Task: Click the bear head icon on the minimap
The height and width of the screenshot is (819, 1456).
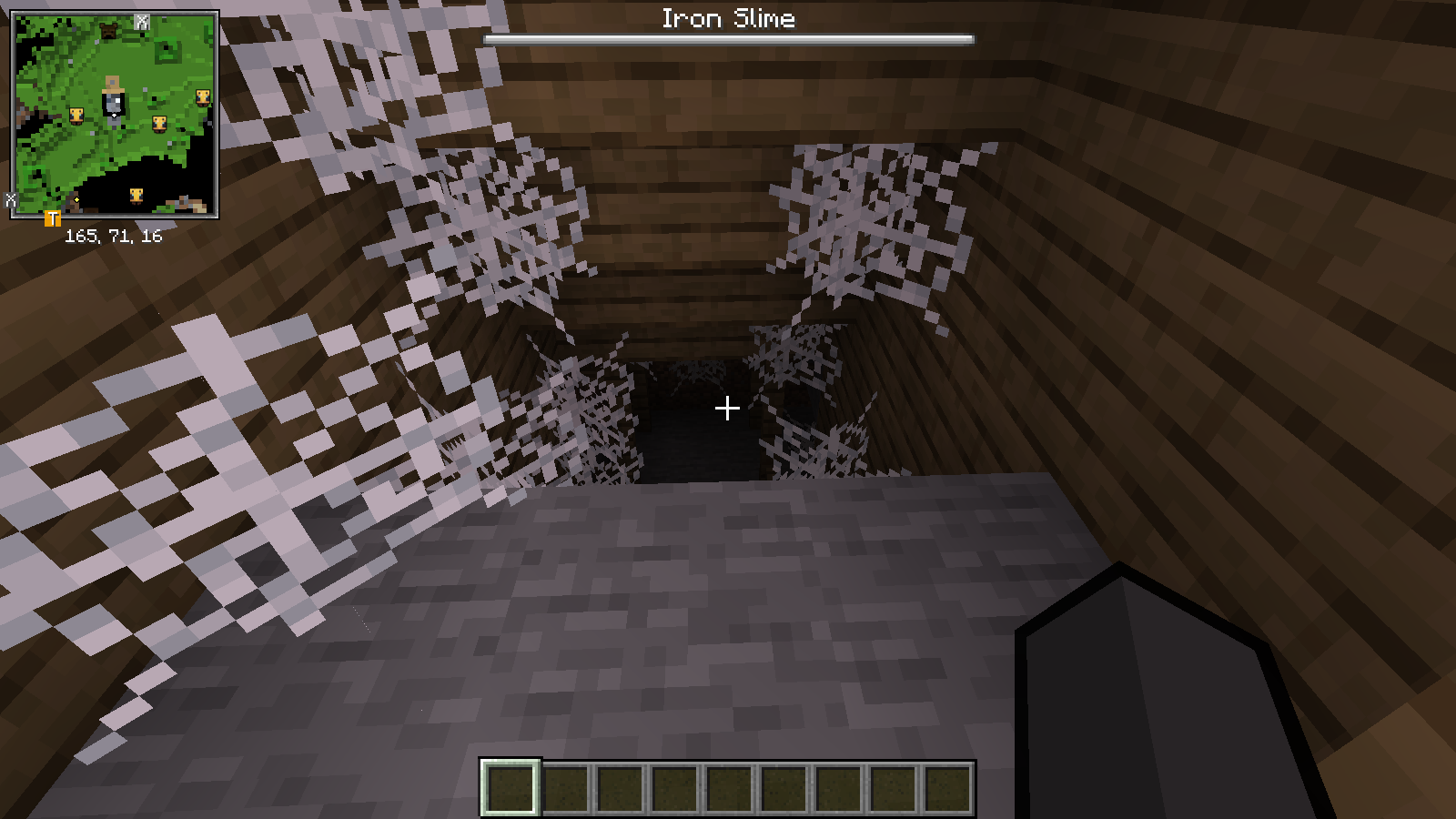Action: click(x=109, y=30)
